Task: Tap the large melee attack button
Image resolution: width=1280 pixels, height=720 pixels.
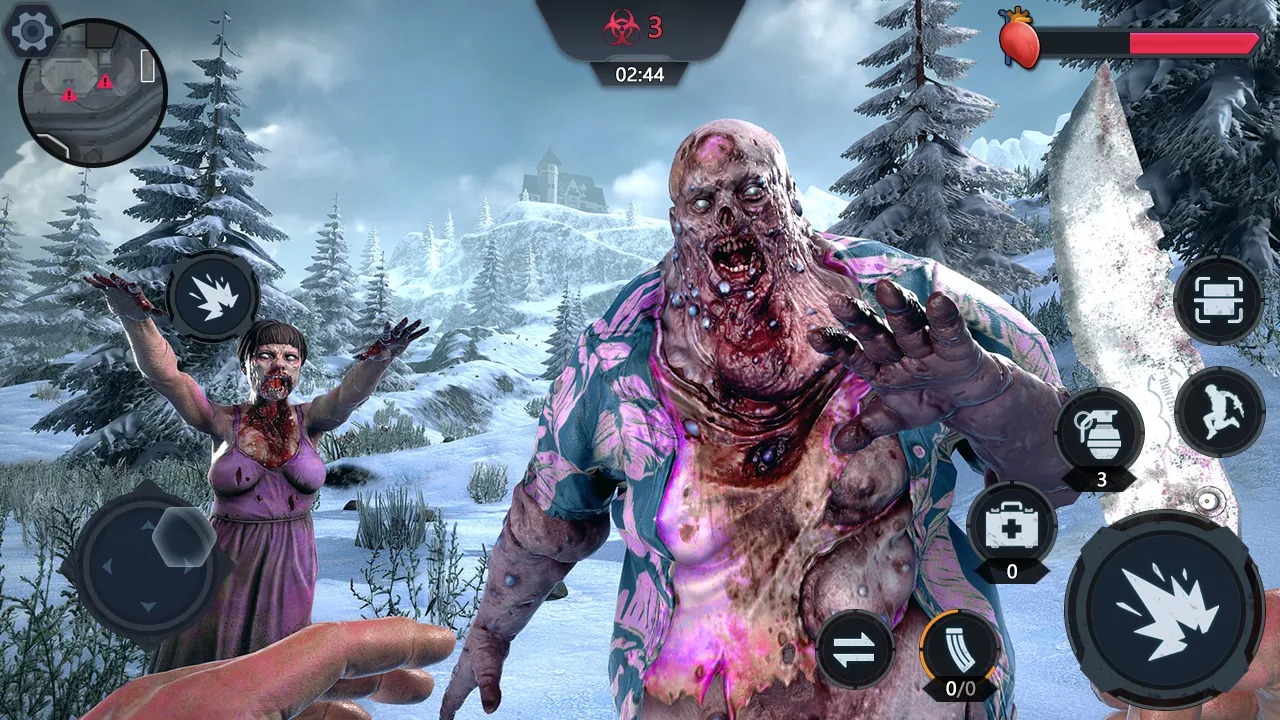Action: click(x=1164, y=609)
